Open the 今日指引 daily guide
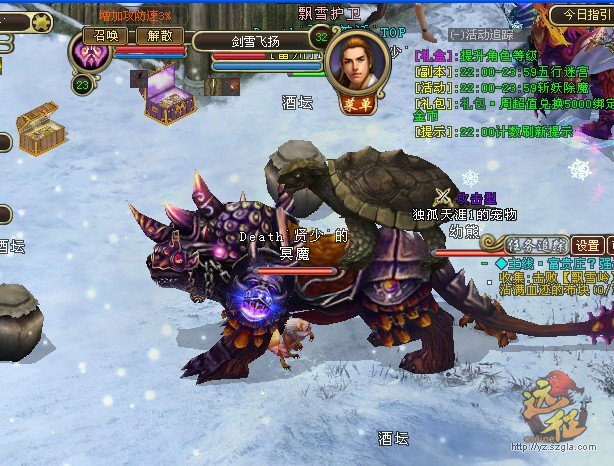The width and height of the screenshot is (614, 466). tap(583, 15)
